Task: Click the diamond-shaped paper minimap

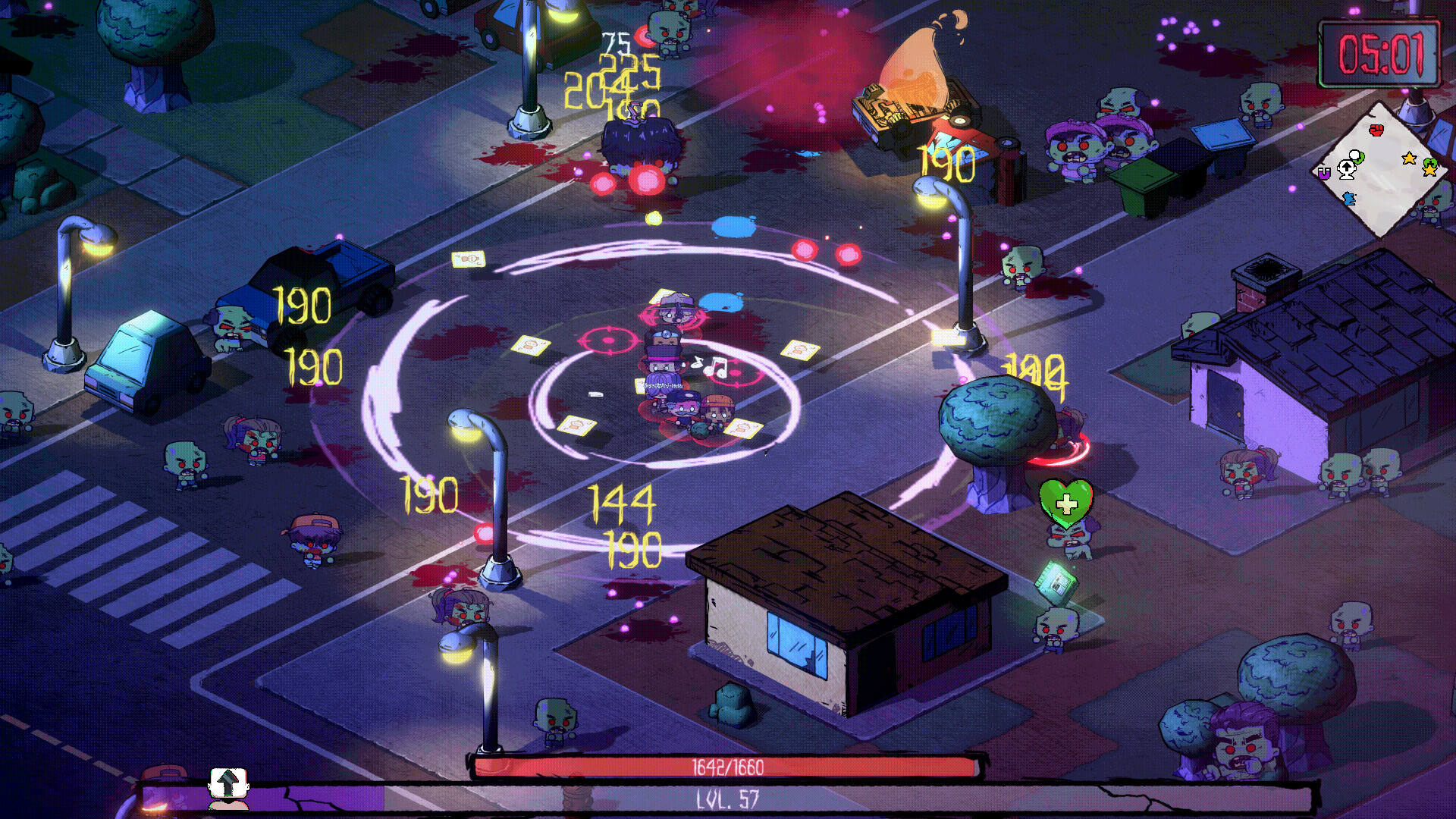Action: coord(1381,169)
